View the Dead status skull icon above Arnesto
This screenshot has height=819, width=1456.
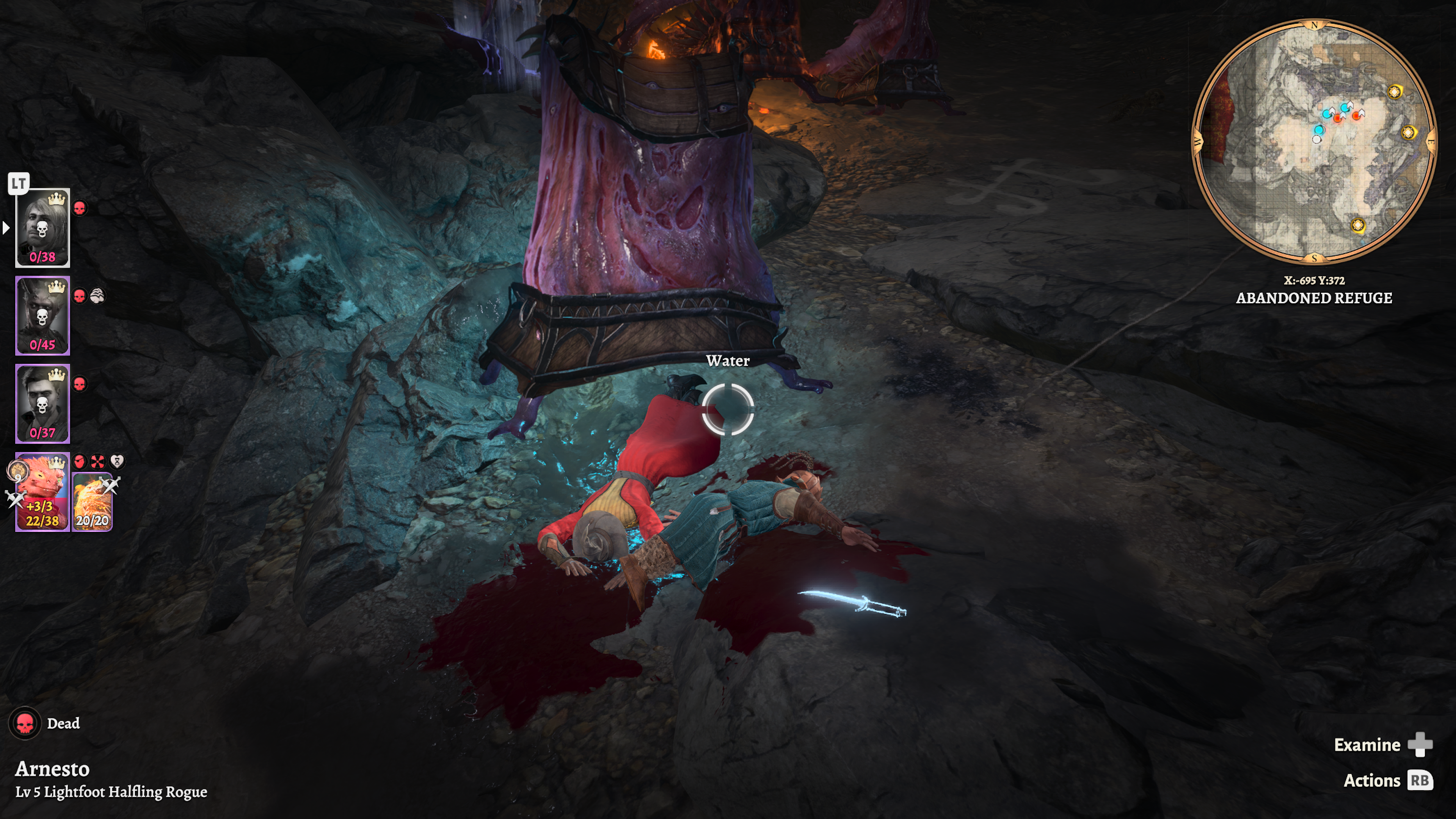click(x=25, y=723)
